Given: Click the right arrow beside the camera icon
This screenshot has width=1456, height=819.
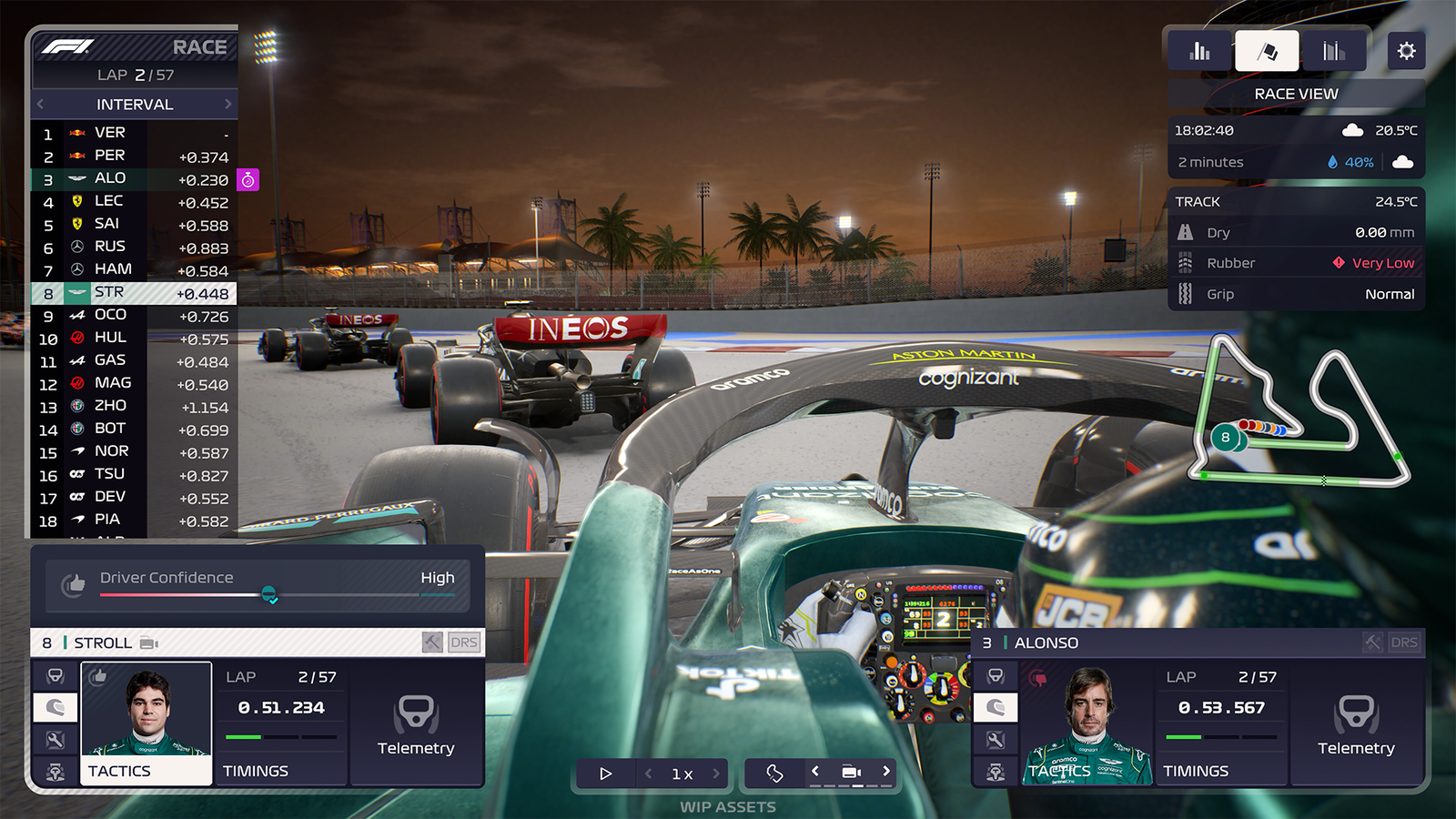Looking at the screenshot, I should 885,771.
